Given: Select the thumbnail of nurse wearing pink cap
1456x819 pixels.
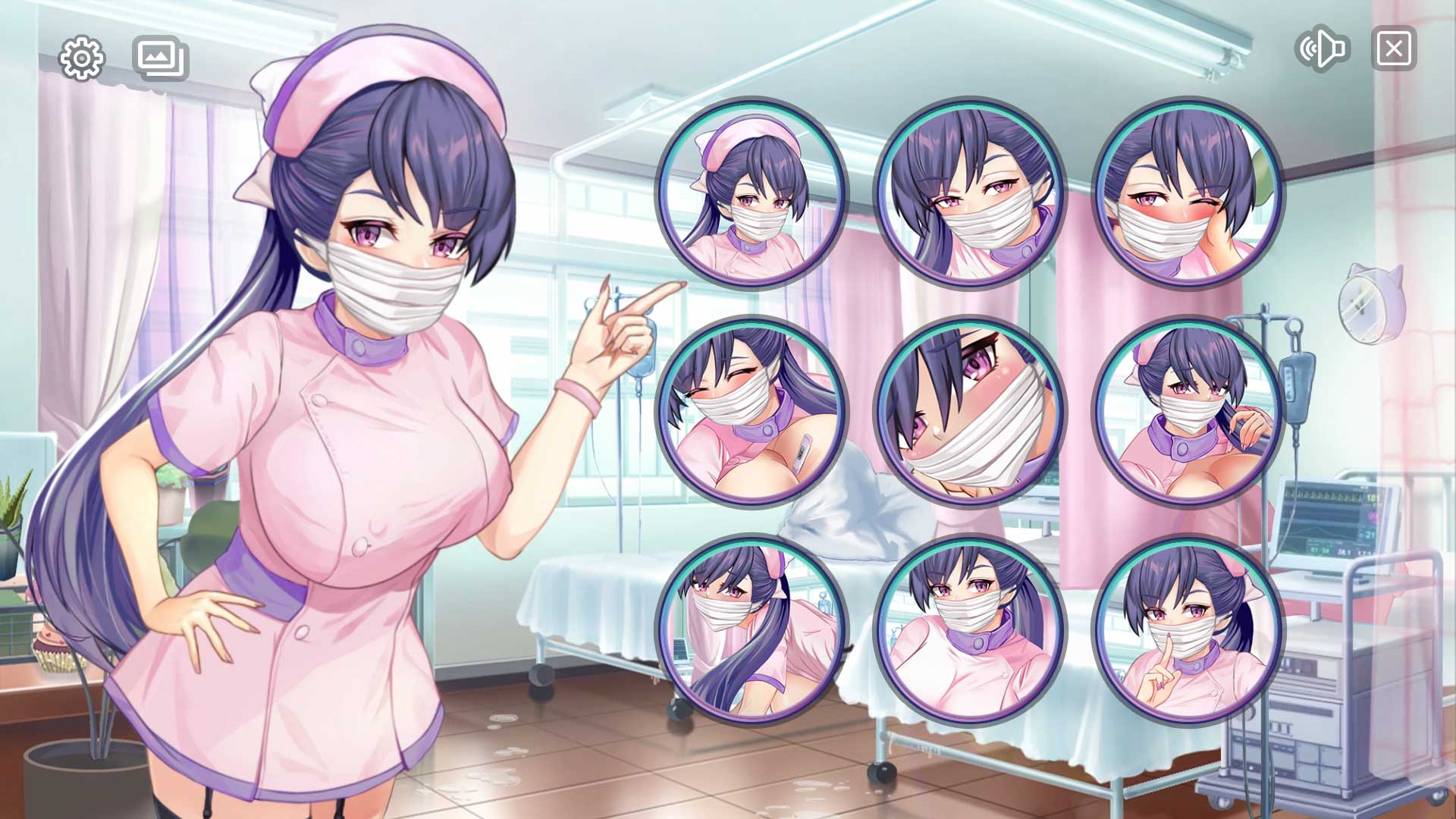Looking at the screenshot, I should click(752, 193).
